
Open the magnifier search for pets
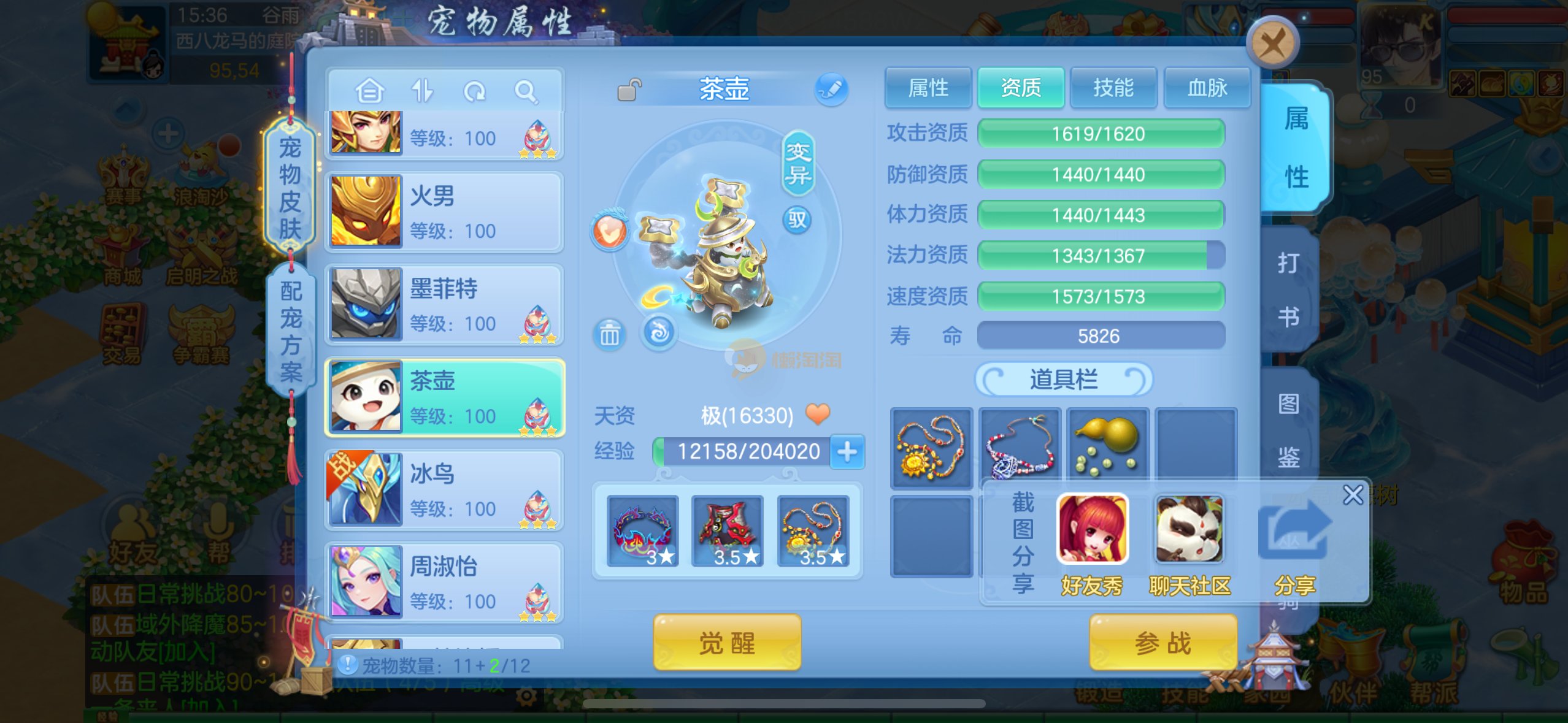(x=526, y=92)
